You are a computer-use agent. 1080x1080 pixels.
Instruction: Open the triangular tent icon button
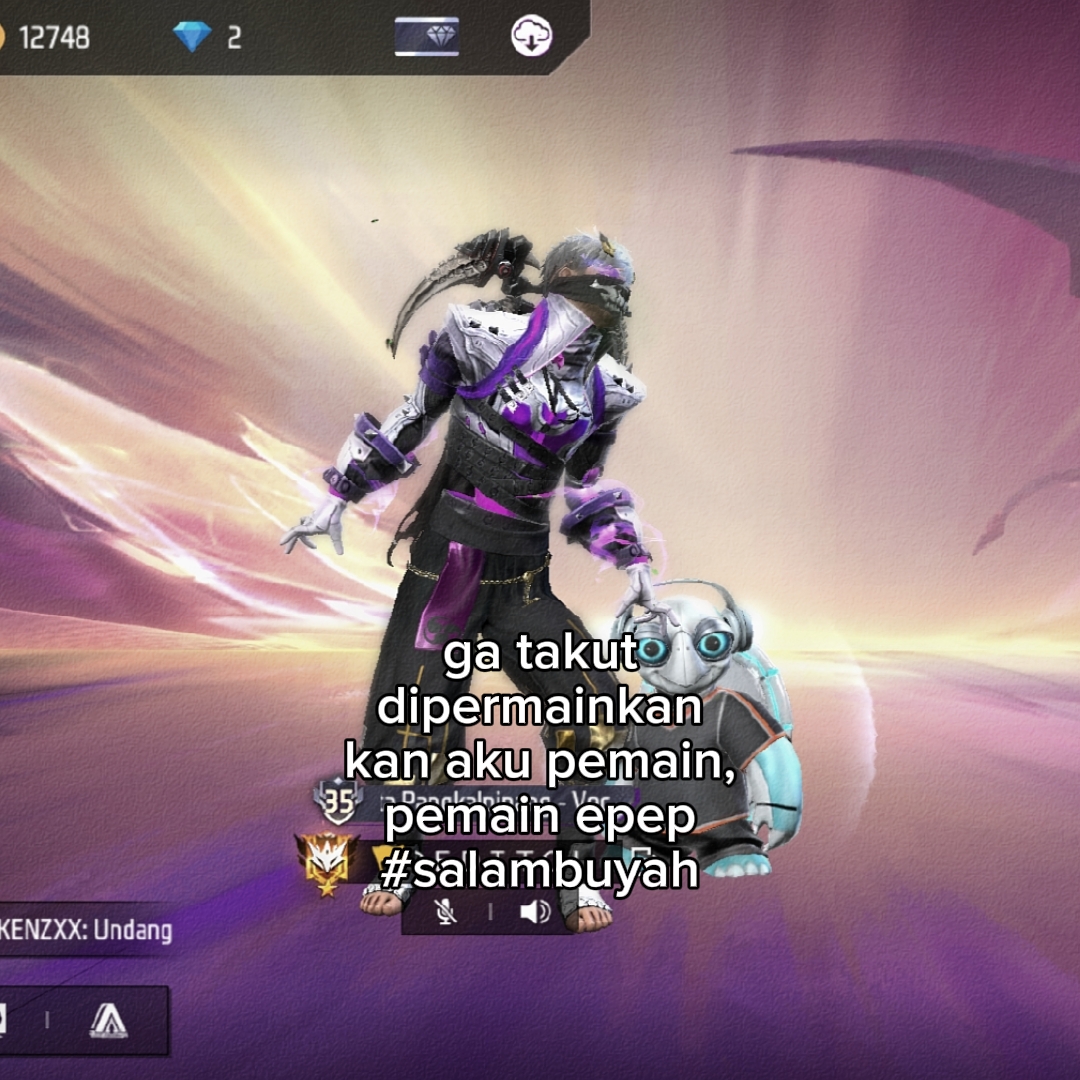click(108, 1020)
